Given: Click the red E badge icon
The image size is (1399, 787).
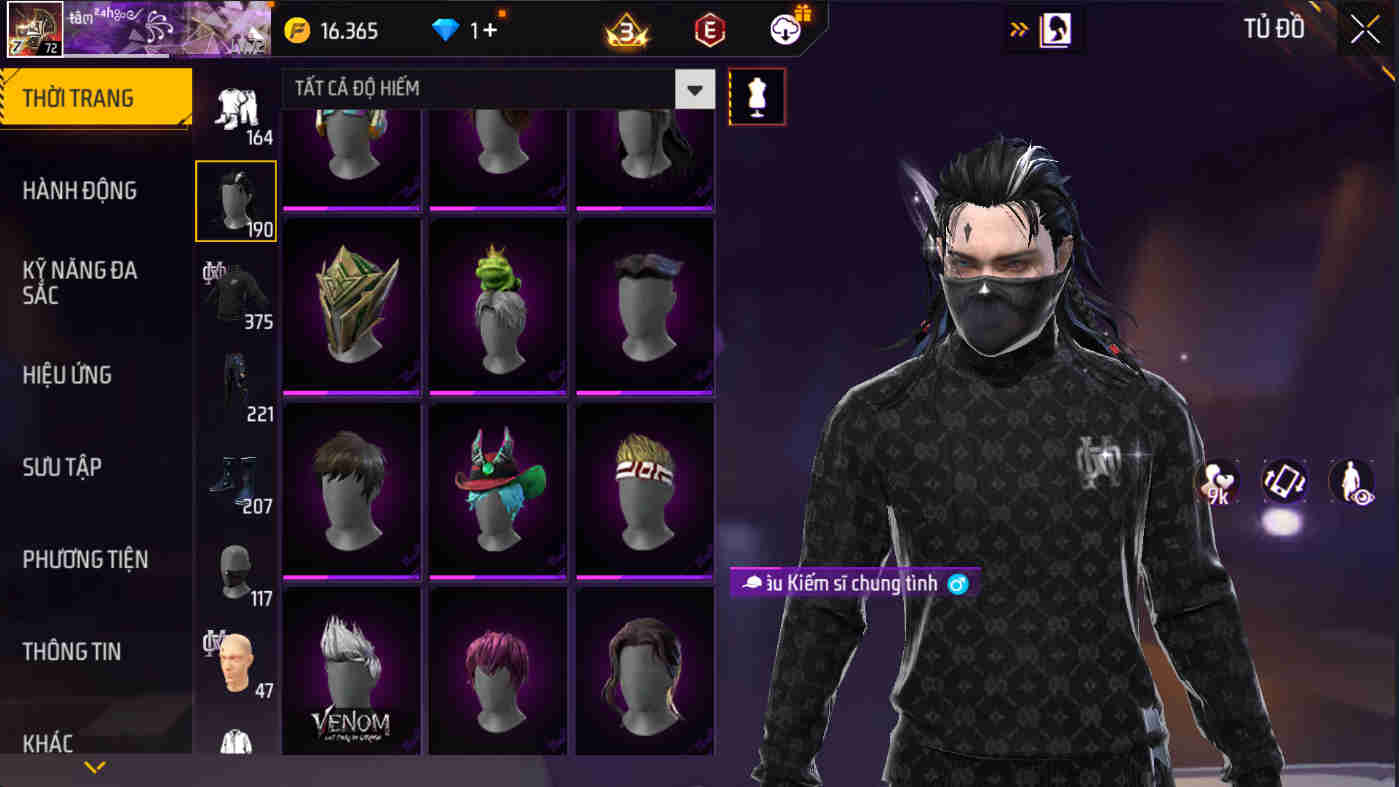Looking at the screenshot, I should click(711, 28).
